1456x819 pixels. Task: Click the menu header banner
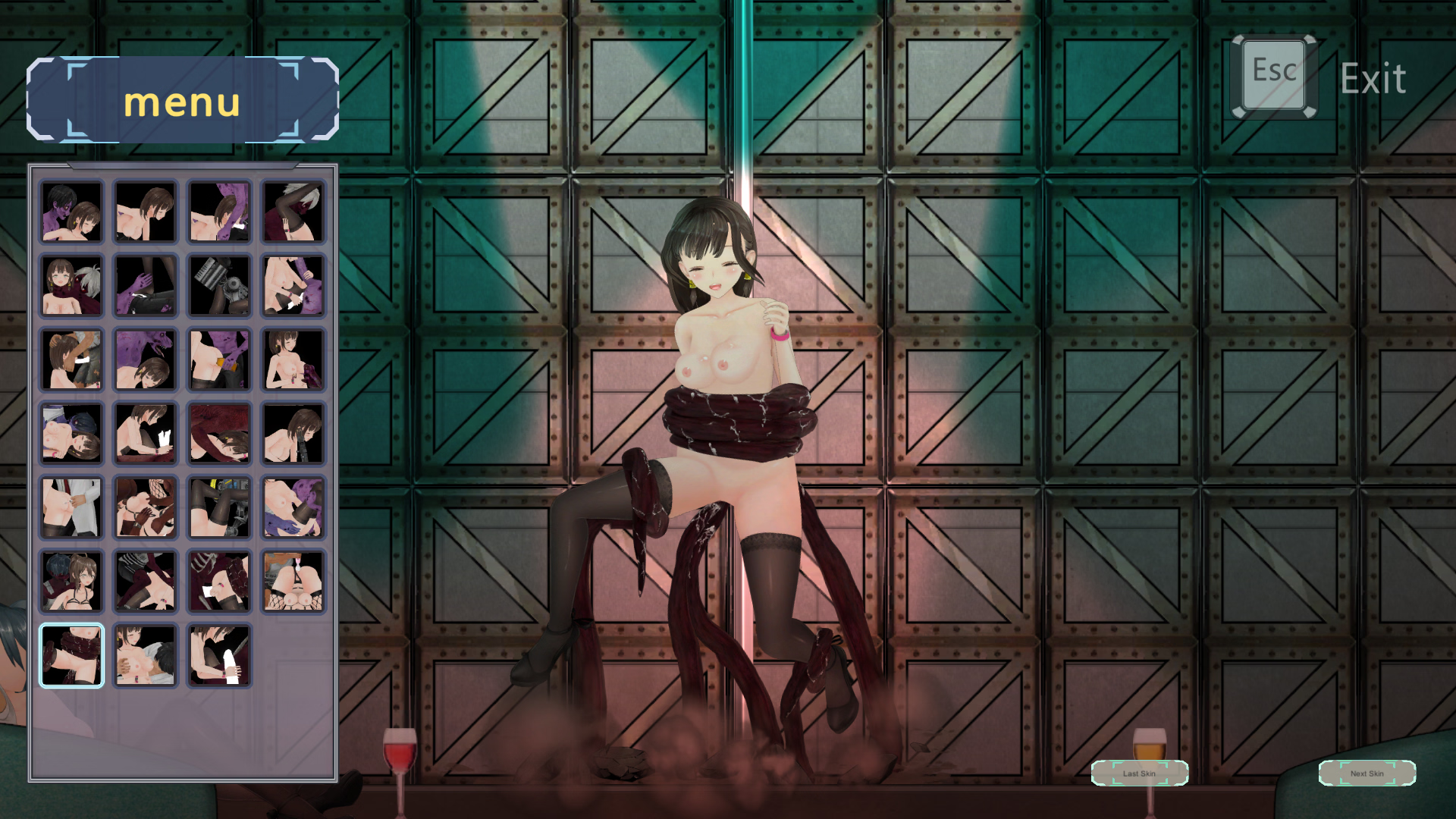[182, 100]
